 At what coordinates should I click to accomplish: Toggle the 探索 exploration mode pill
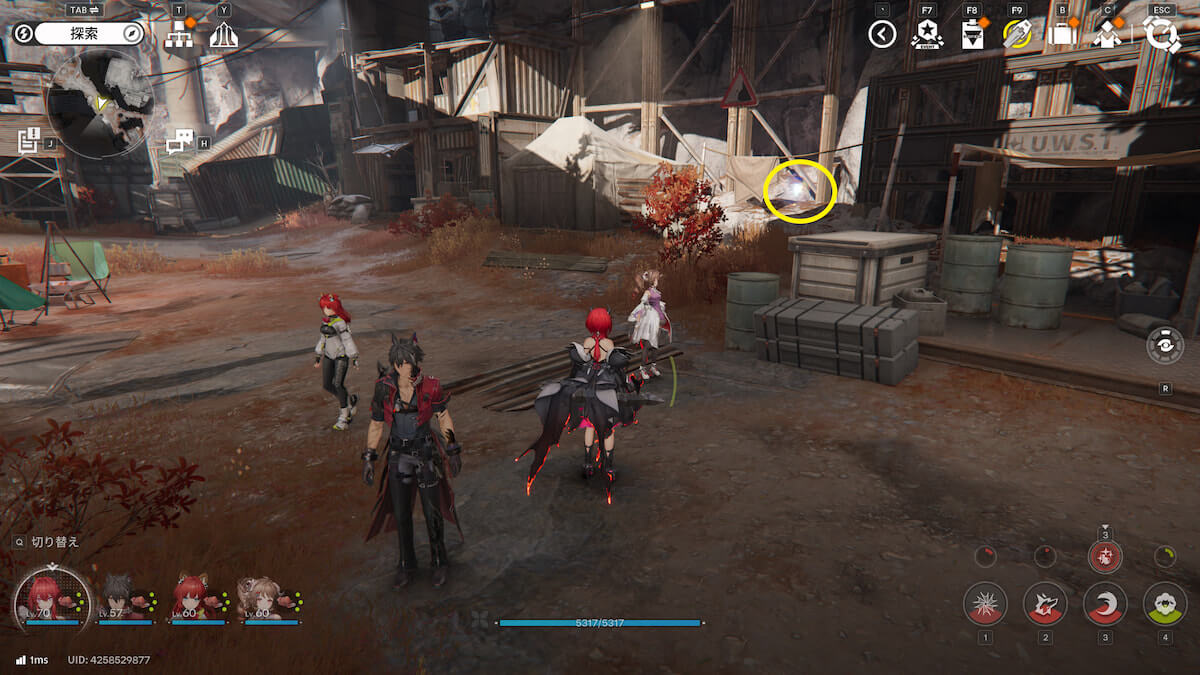pyautogui.click(x=90, y=34)
